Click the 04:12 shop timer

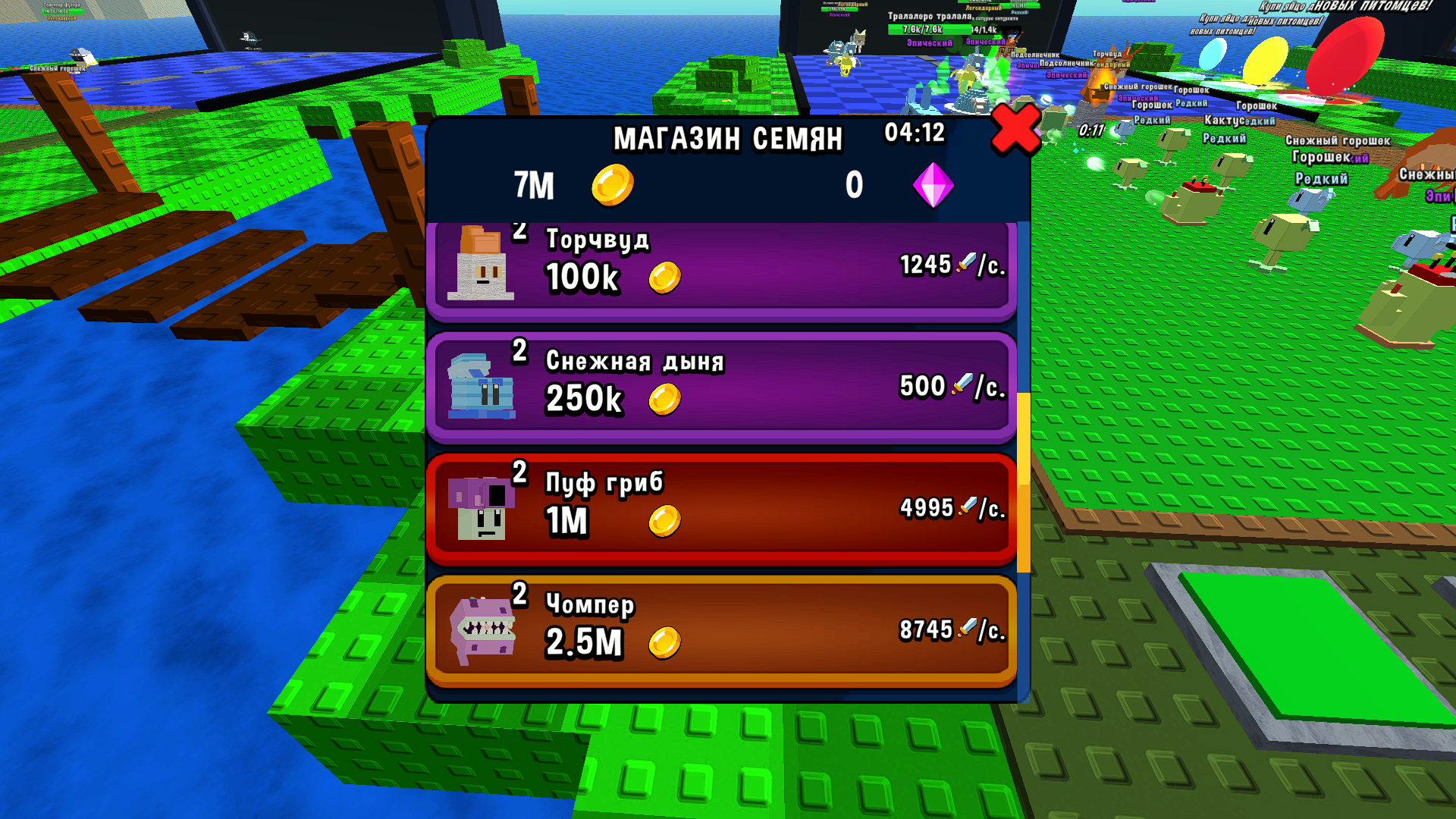(x=914, y=133)
